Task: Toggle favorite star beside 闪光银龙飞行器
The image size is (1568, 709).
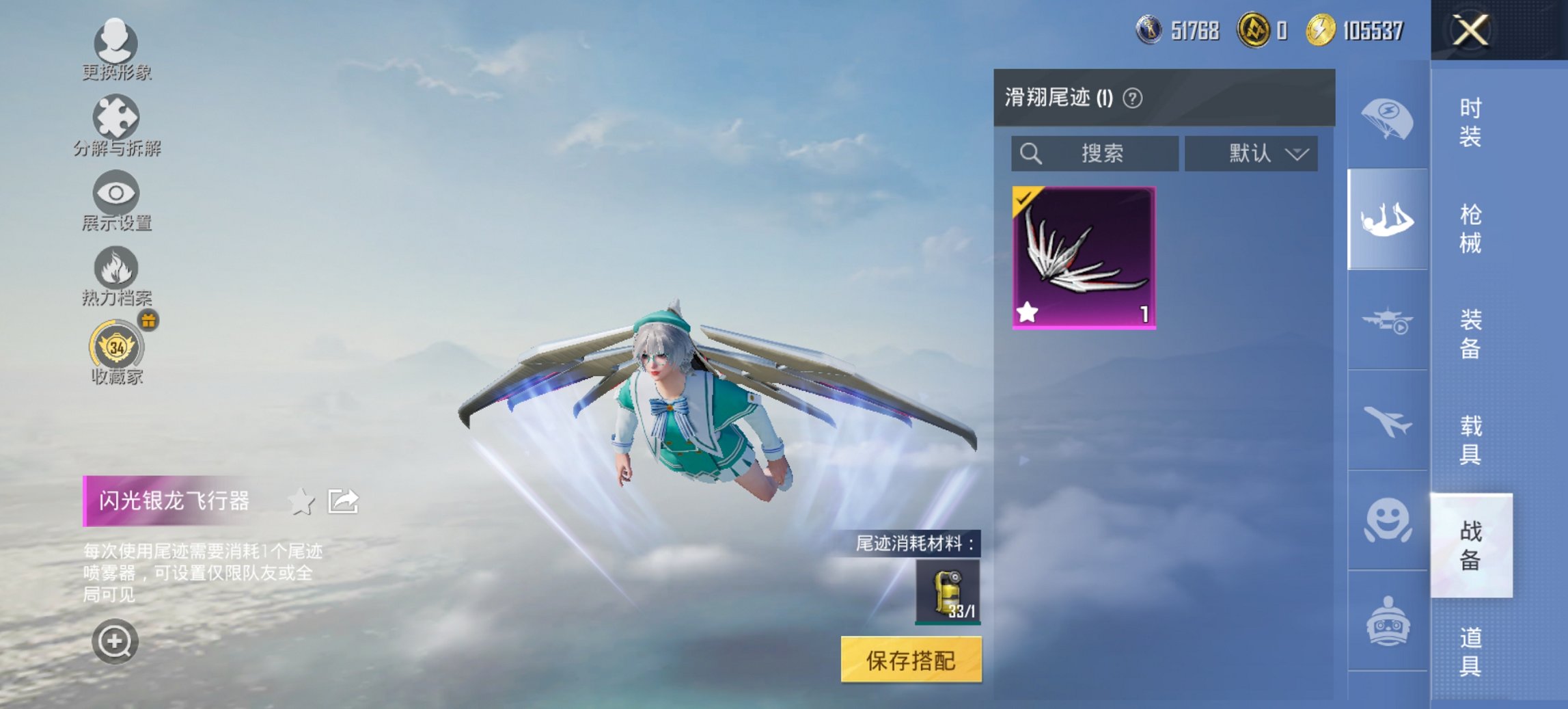Action: 300,500
